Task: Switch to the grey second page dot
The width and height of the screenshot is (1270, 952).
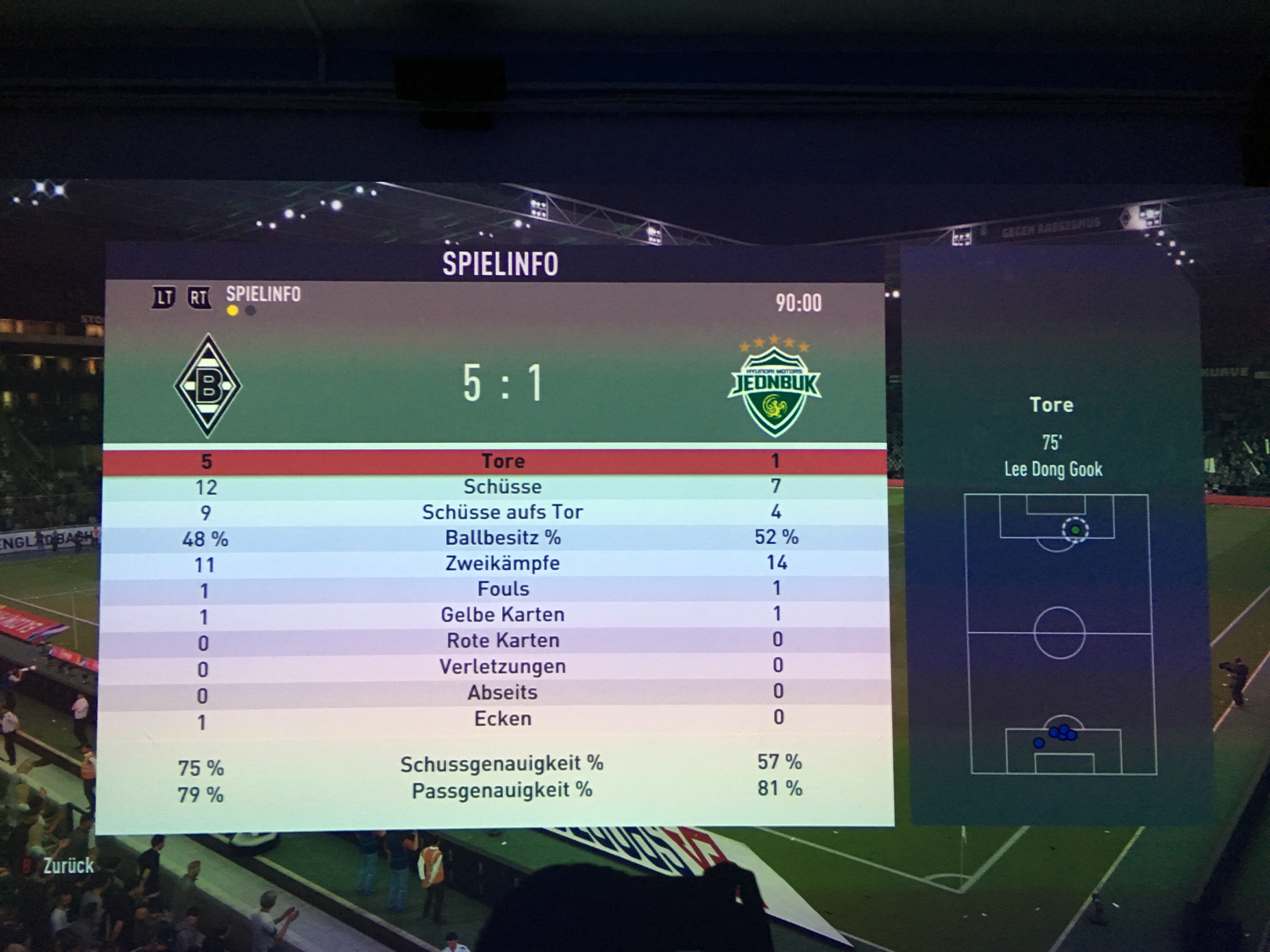Action: click(250, 311)
